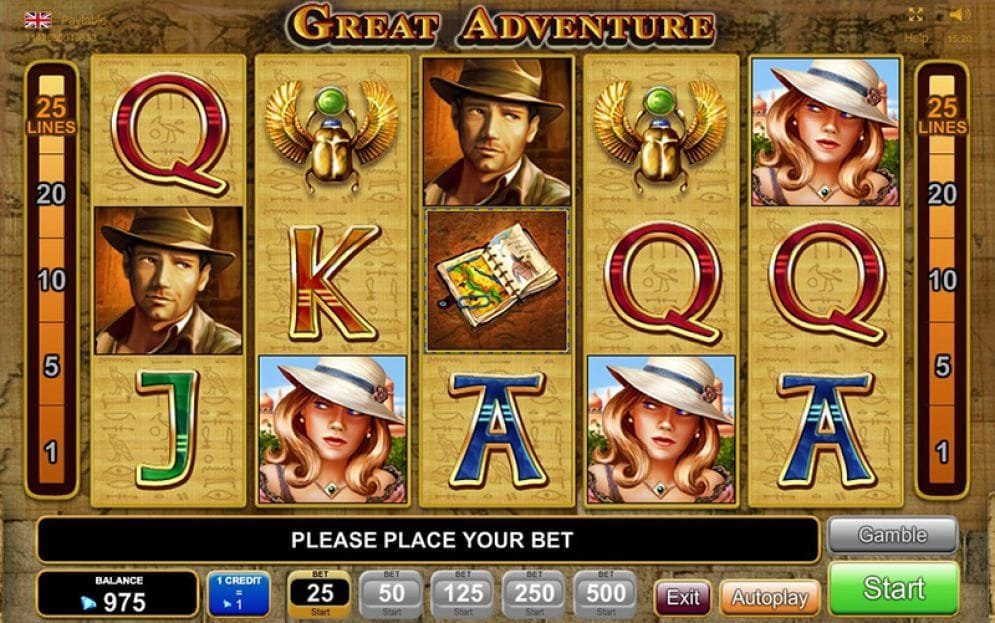Open the Paytable
This screenshot has width=995, height=623.
coord(85,19)
